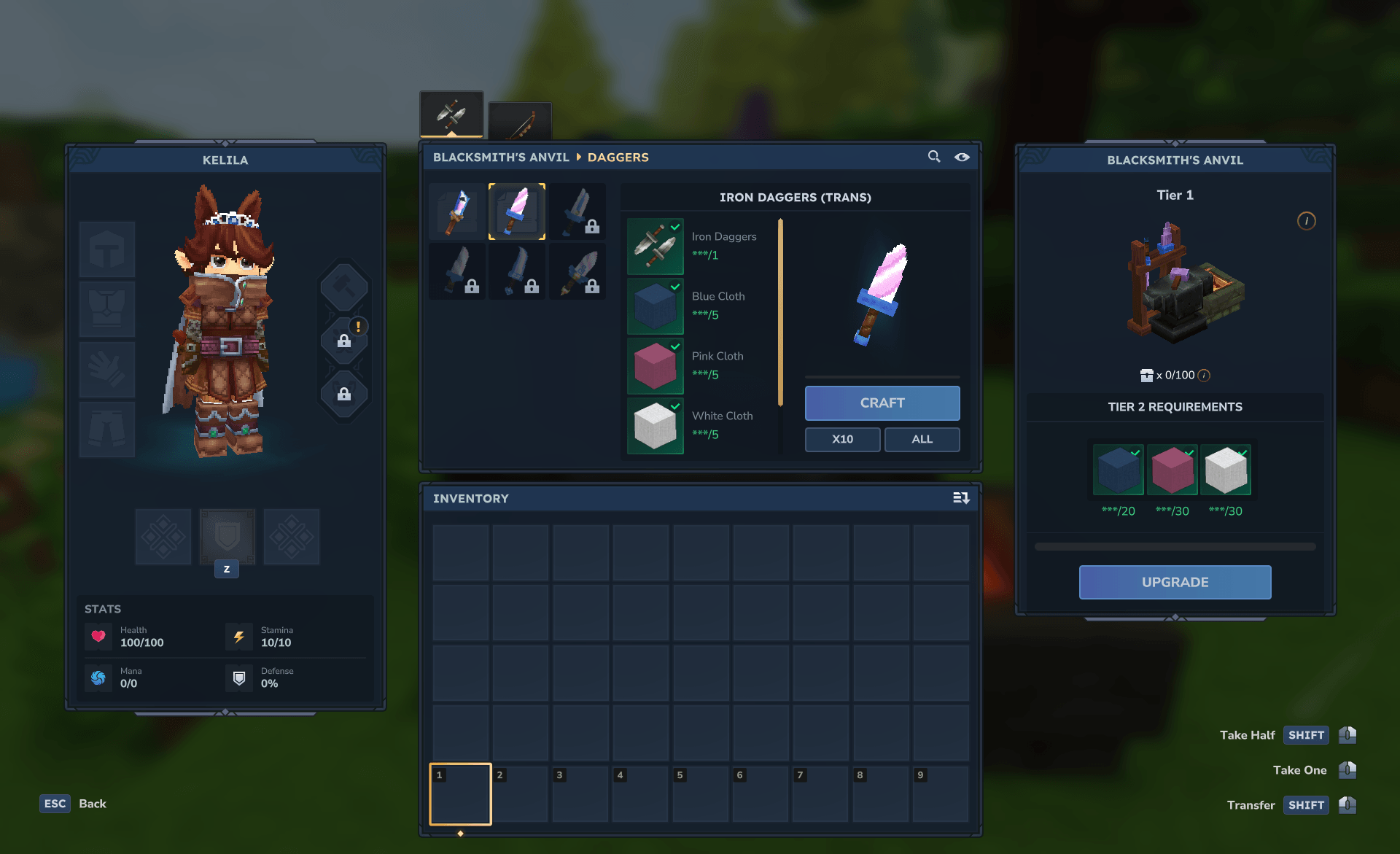Screen dimensions: 1400x854
Task: Open the recipe search magnifier
Action: coord(933,157)
